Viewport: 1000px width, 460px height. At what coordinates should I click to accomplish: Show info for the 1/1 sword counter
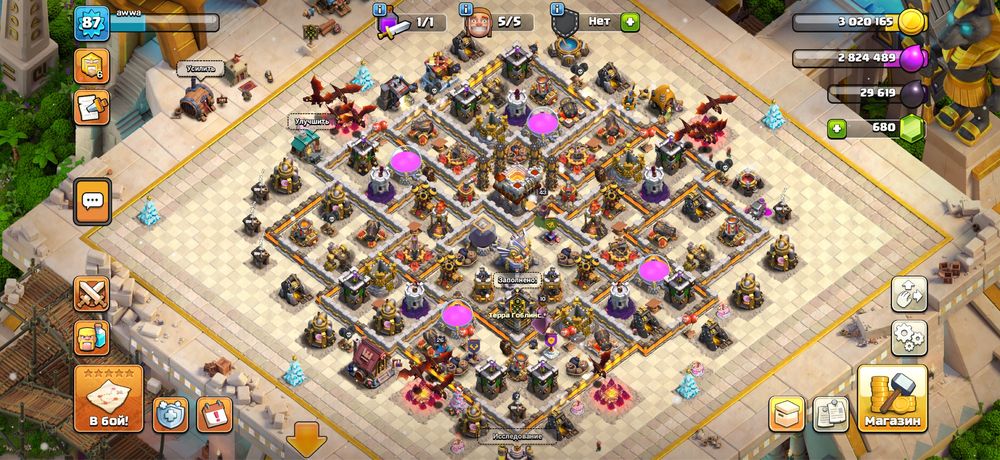(381, 10)
